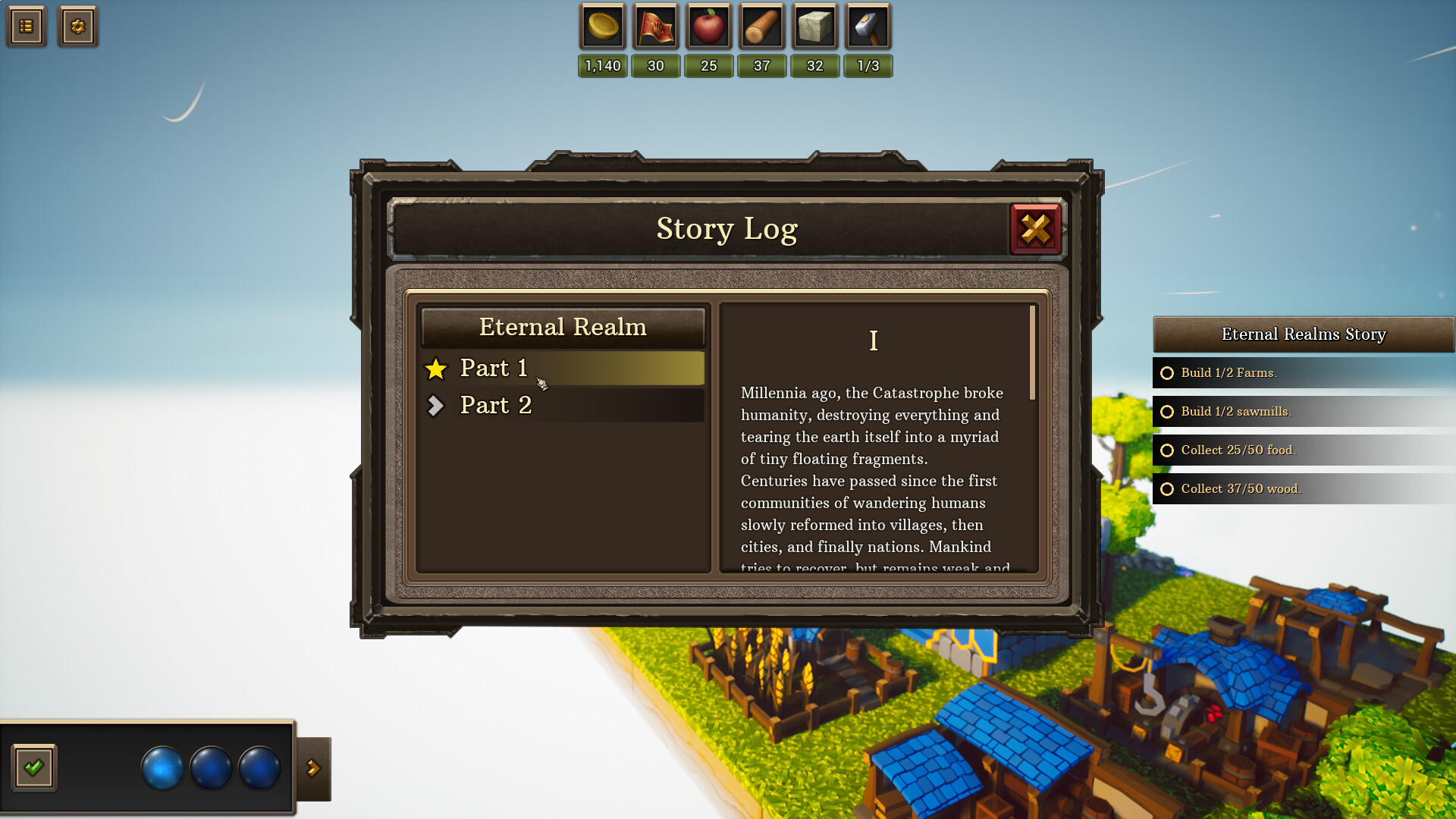Click the Eternal Realms Story header
This screenshot has width=1456, height=819.
pos(1303,334)
